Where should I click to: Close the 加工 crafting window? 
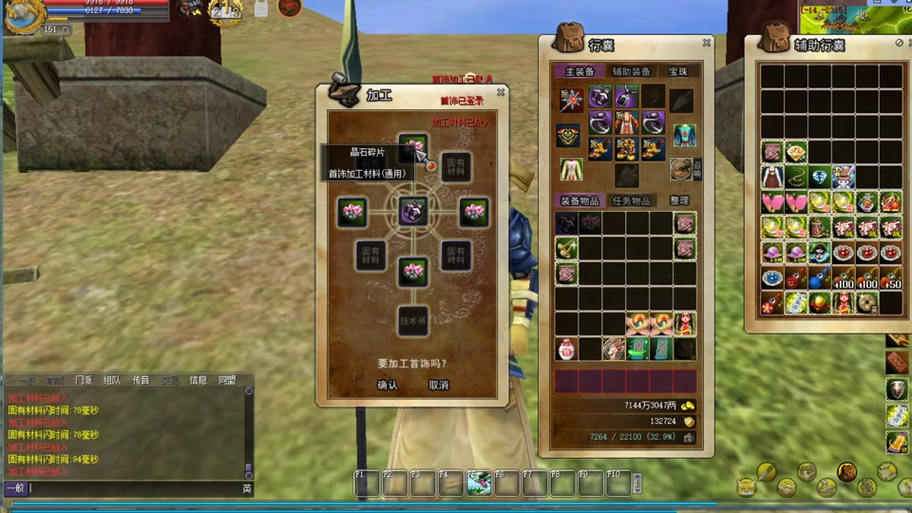coord(501,93)
